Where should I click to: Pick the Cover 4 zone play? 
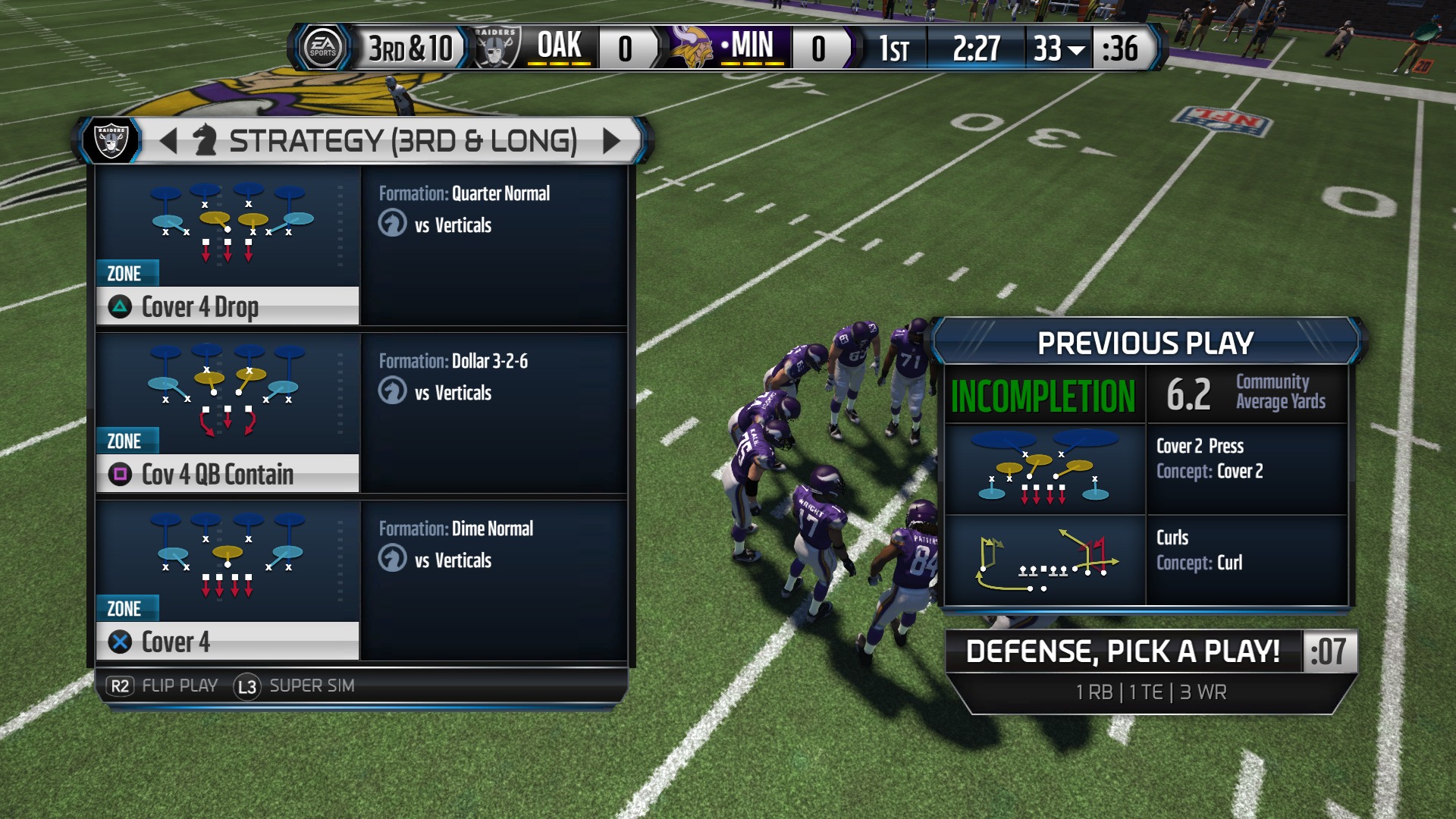pyautogui.click(x=227, y=642)
